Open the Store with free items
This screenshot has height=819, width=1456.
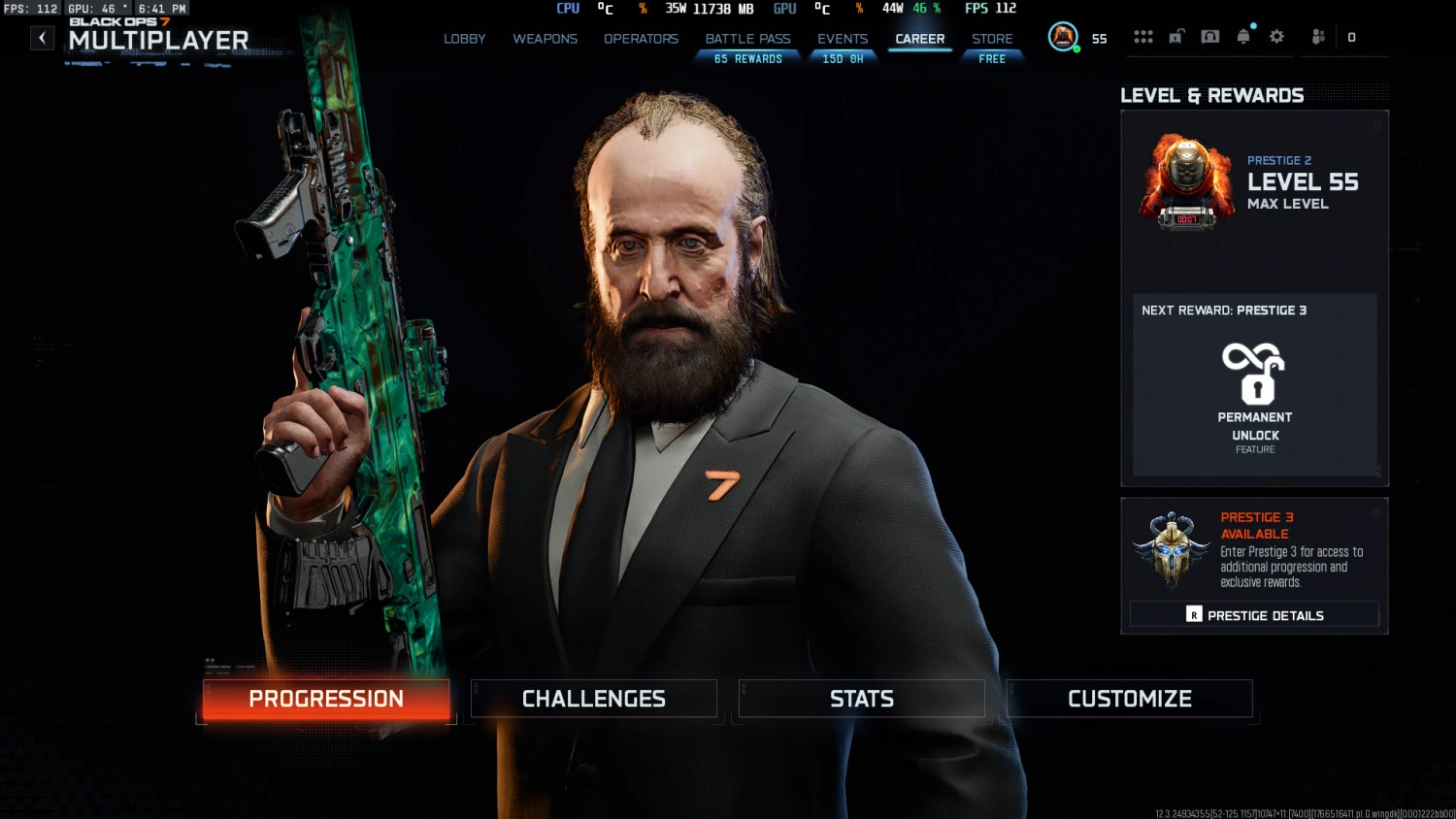pos(991,39)
